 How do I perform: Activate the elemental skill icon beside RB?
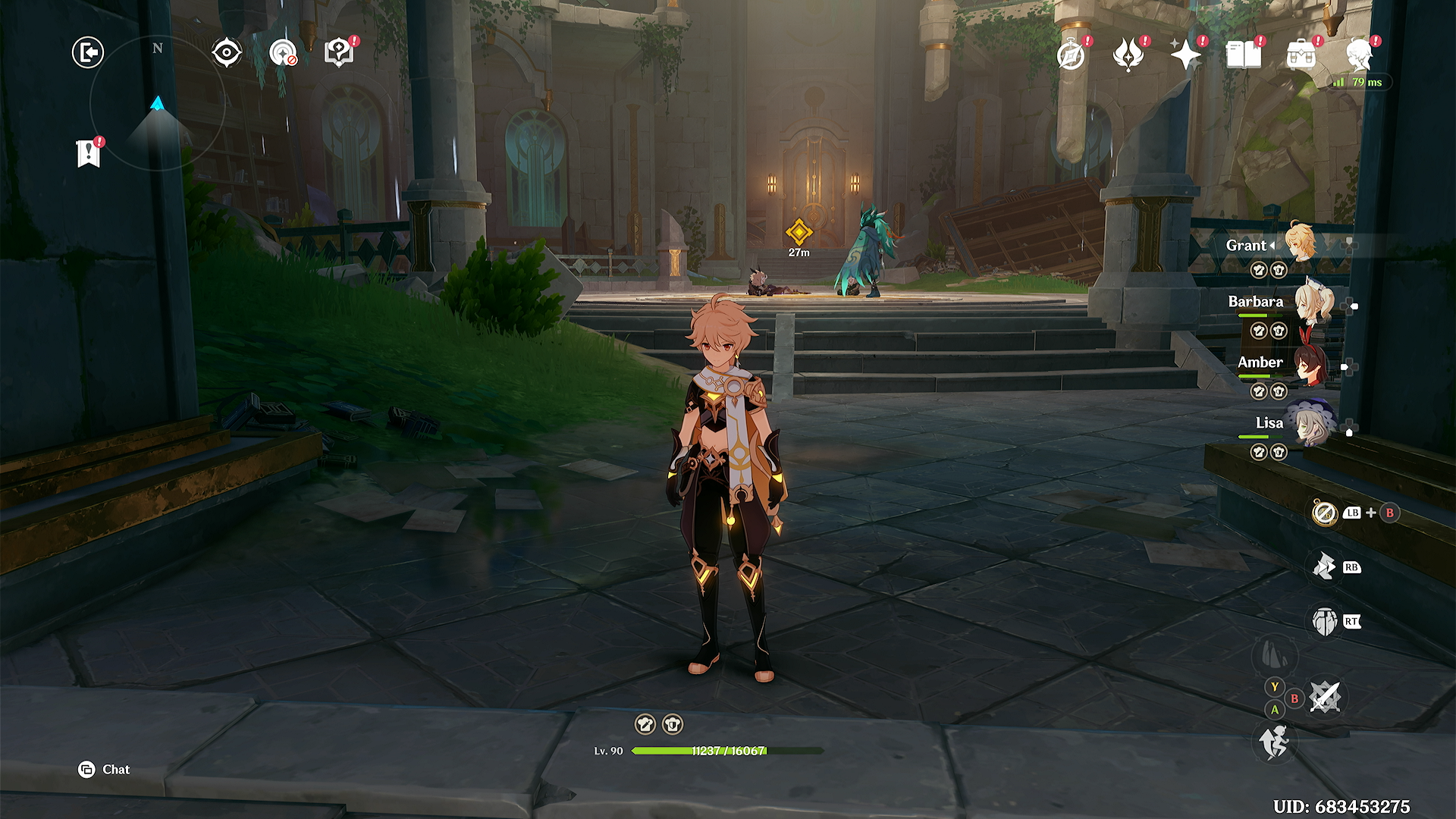point(1324,566)
